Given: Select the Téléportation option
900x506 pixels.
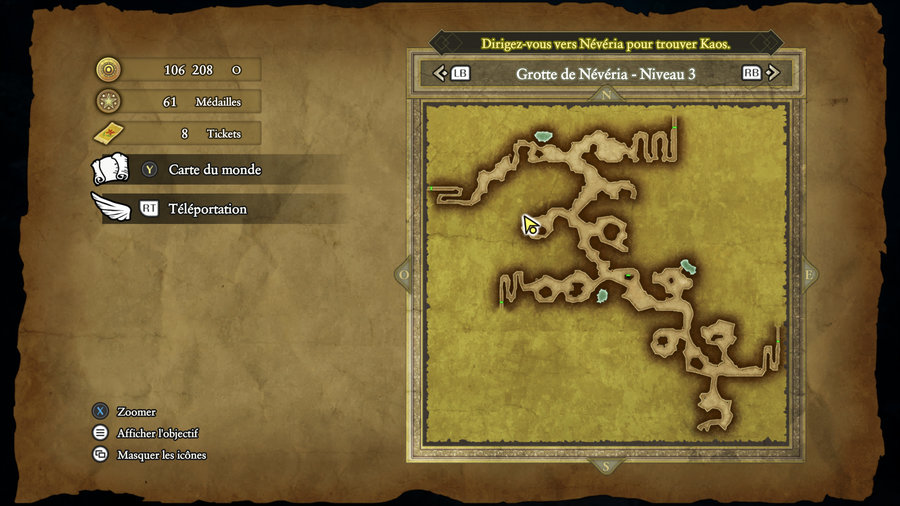Looking at the screenshot, I should coord(207,209).
